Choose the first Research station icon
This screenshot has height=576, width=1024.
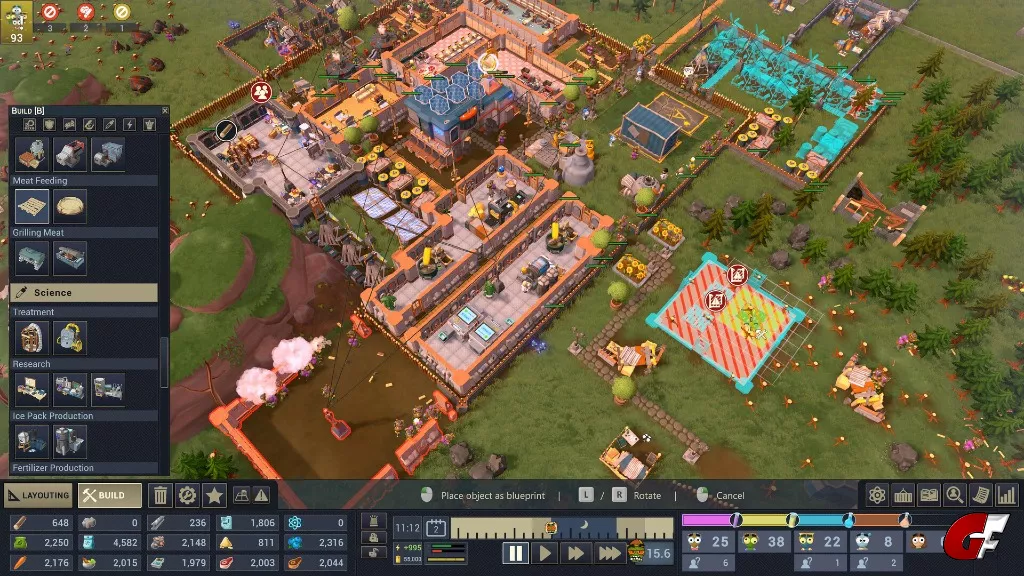[32, 389]
